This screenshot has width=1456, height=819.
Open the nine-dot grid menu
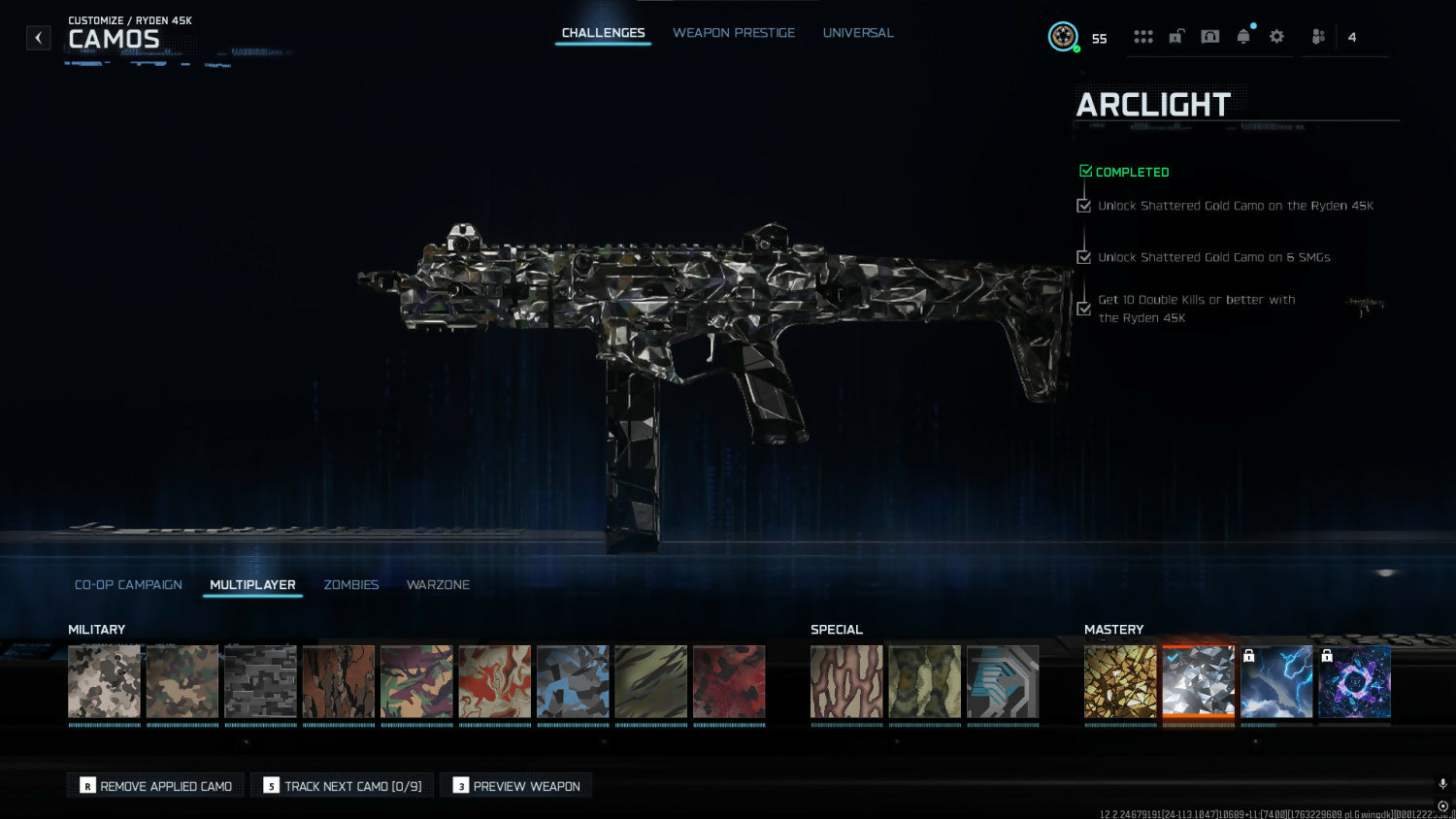tap(1143, 37)
